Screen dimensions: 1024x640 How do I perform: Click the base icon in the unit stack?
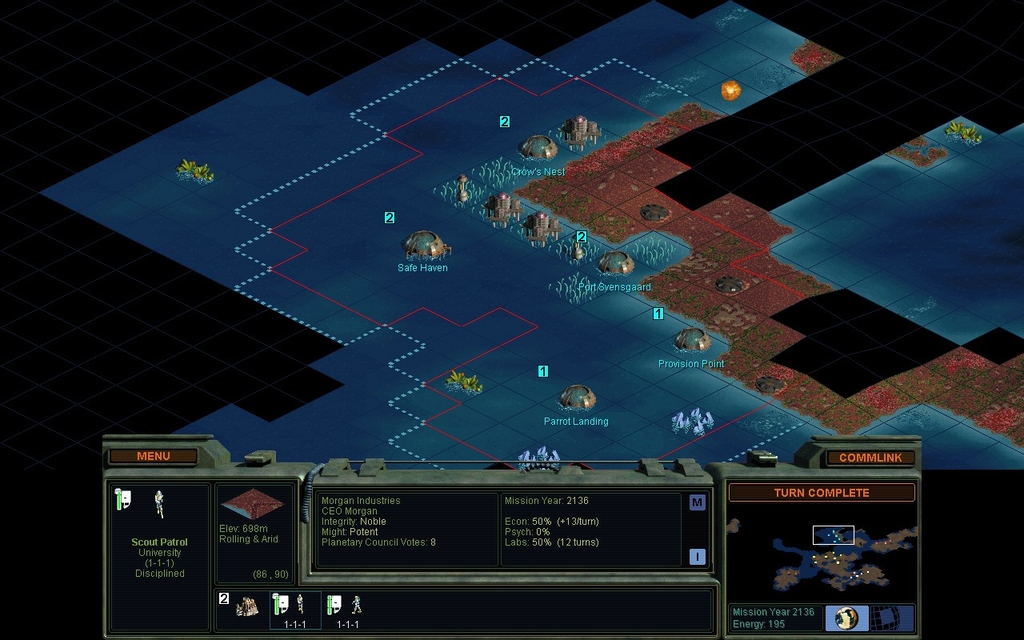[x=246, y=606]
